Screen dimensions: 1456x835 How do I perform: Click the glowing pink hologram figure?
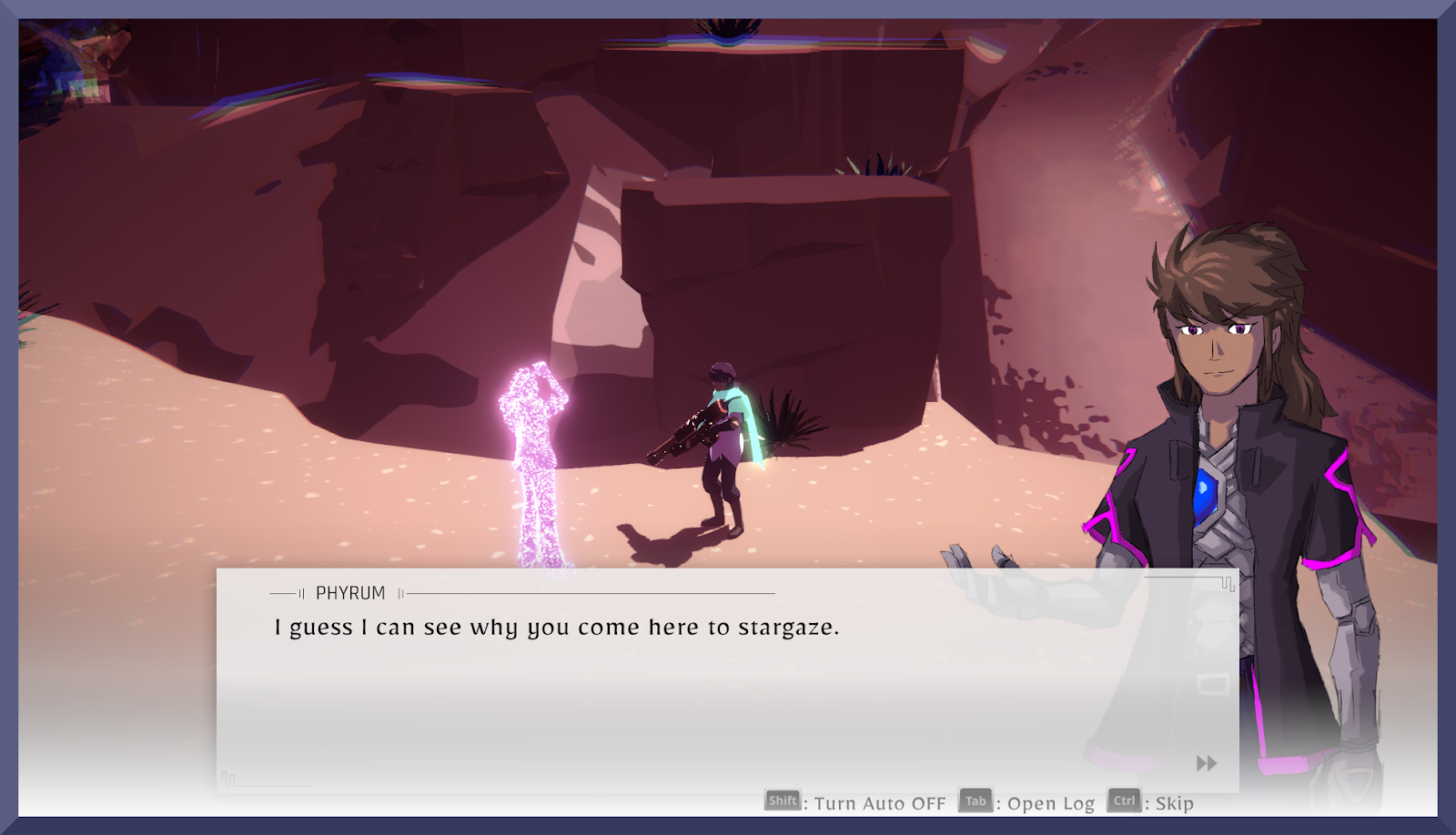(532, 455)
